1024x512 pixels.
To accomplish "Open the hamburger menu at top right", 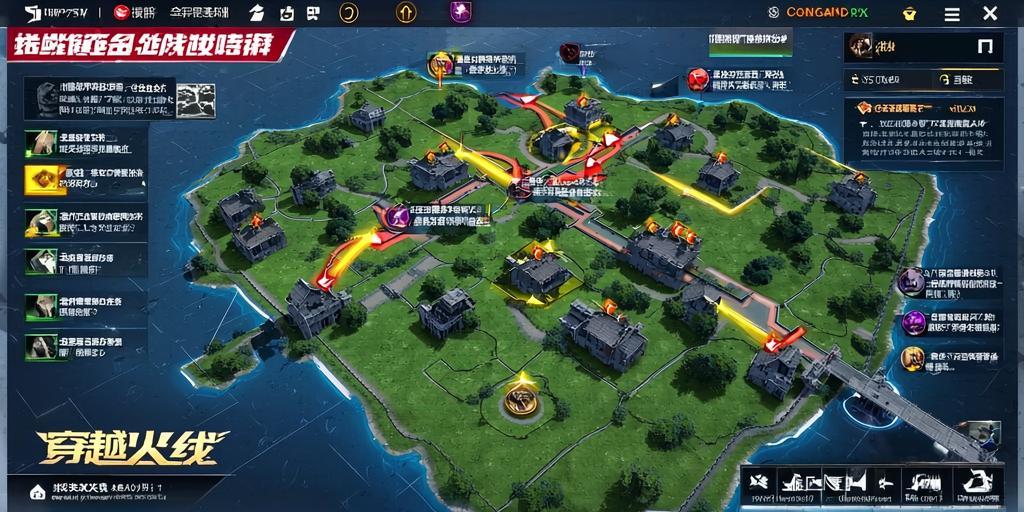I will (x=952, y=13).
